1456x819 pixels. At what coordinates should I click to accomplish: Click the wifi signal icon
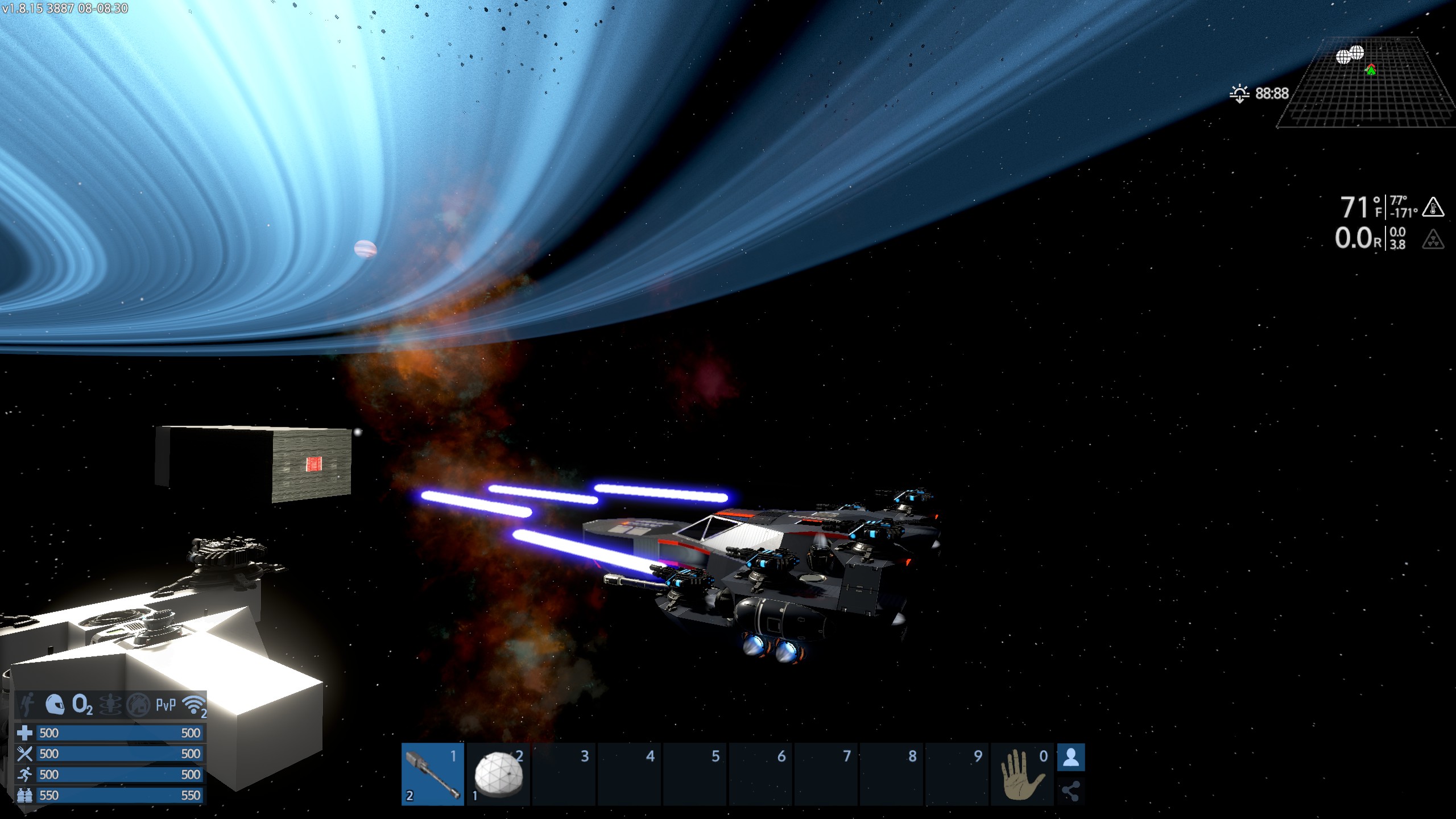pyautogui.click(x=194, y=705)
